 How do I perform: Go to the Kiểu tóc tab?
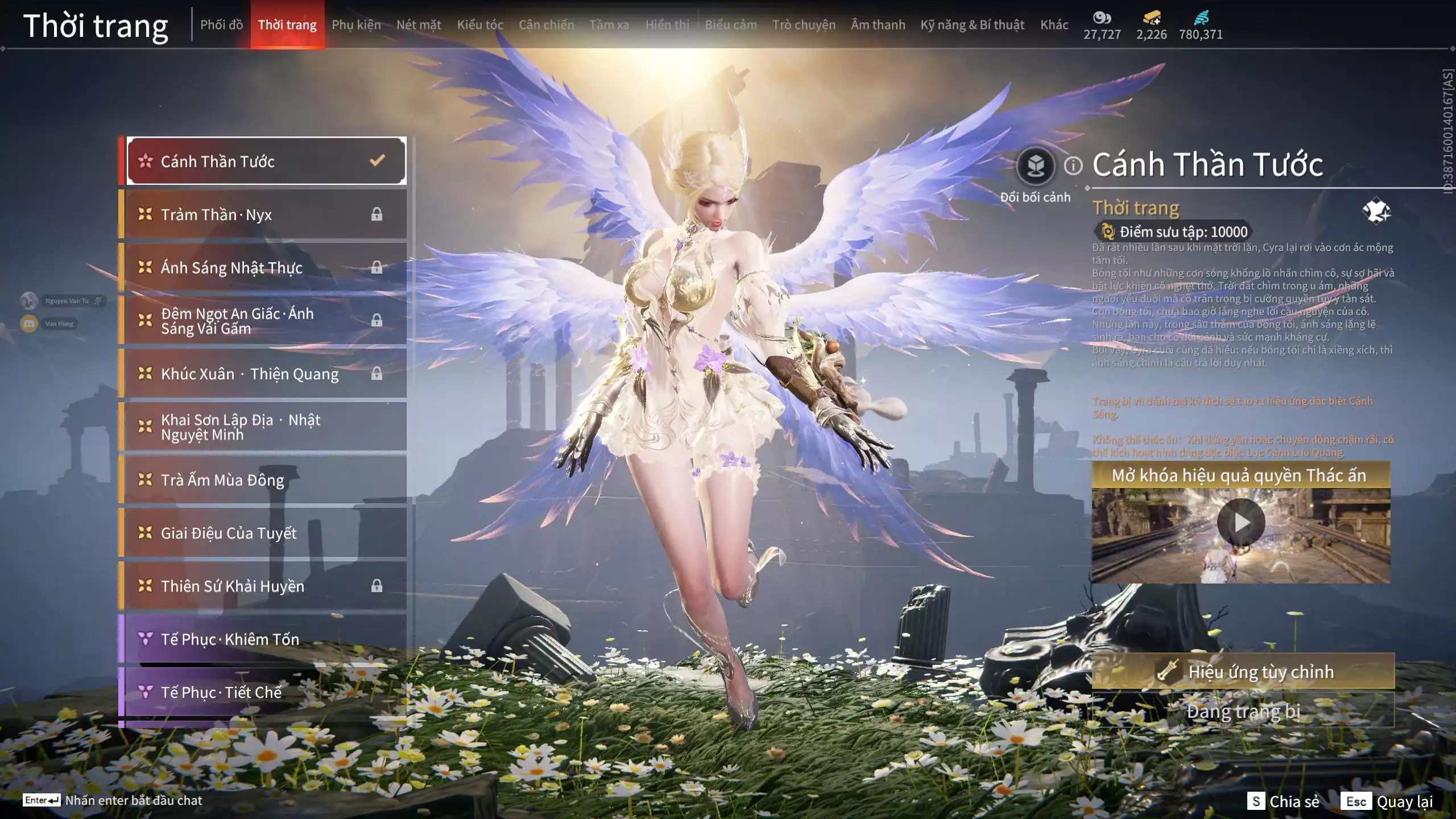(480, 25)
